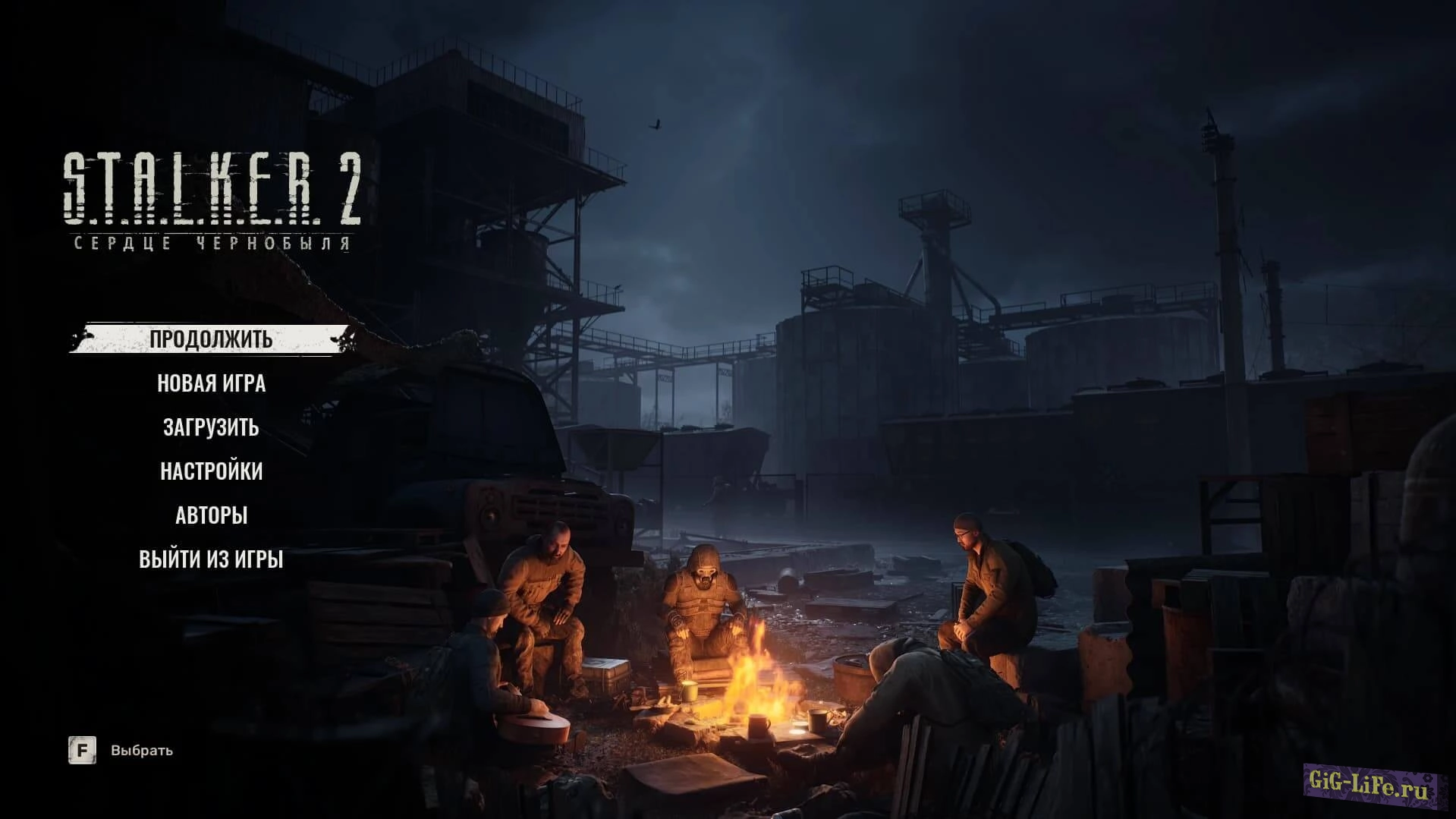Start a new game via Новая игра

coord(211,383)
